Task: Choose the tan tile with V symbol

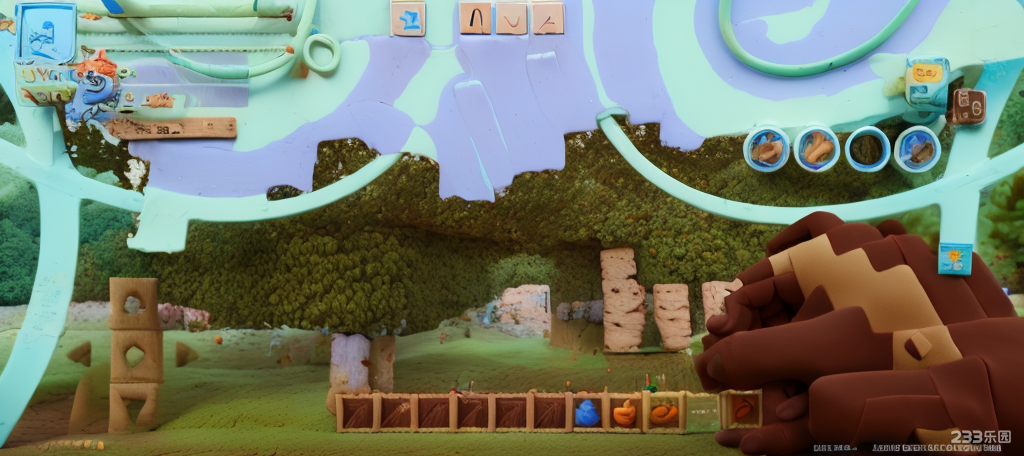Action: (512, 17)
